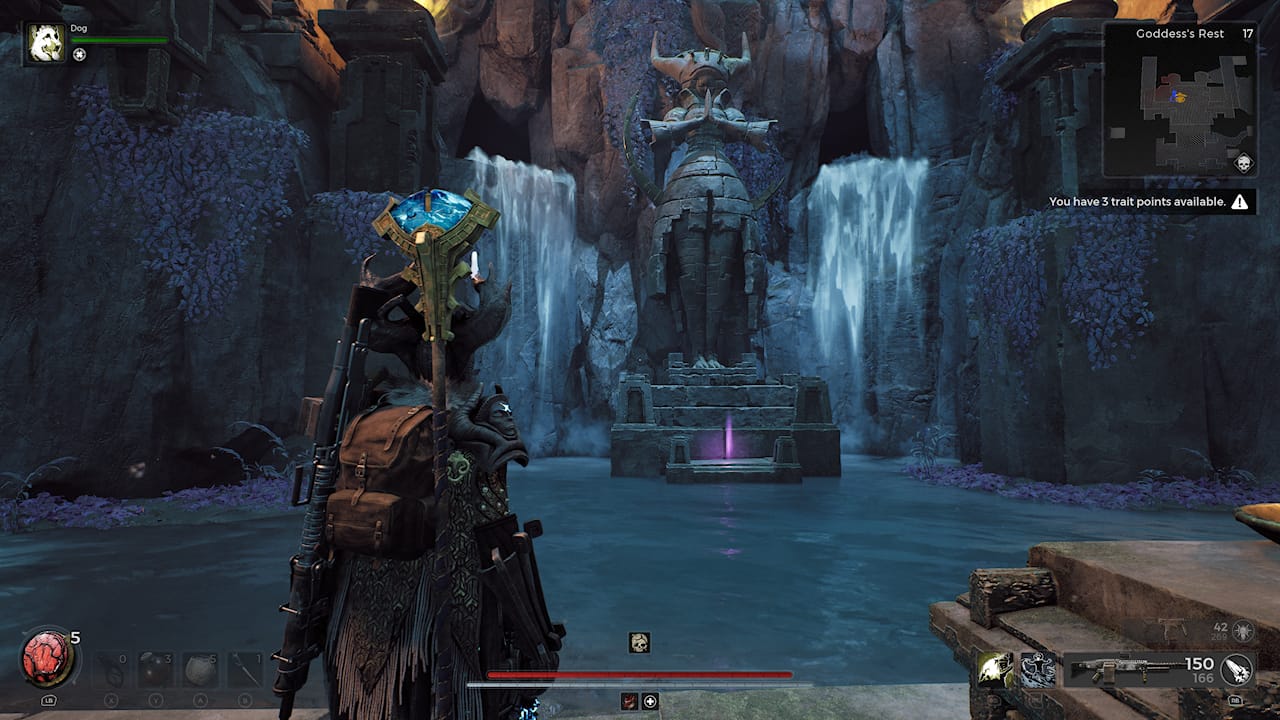This screenshot has height=720, width=1280.
Task: Click the skull buff icon above health
Action: coord(639,643)
